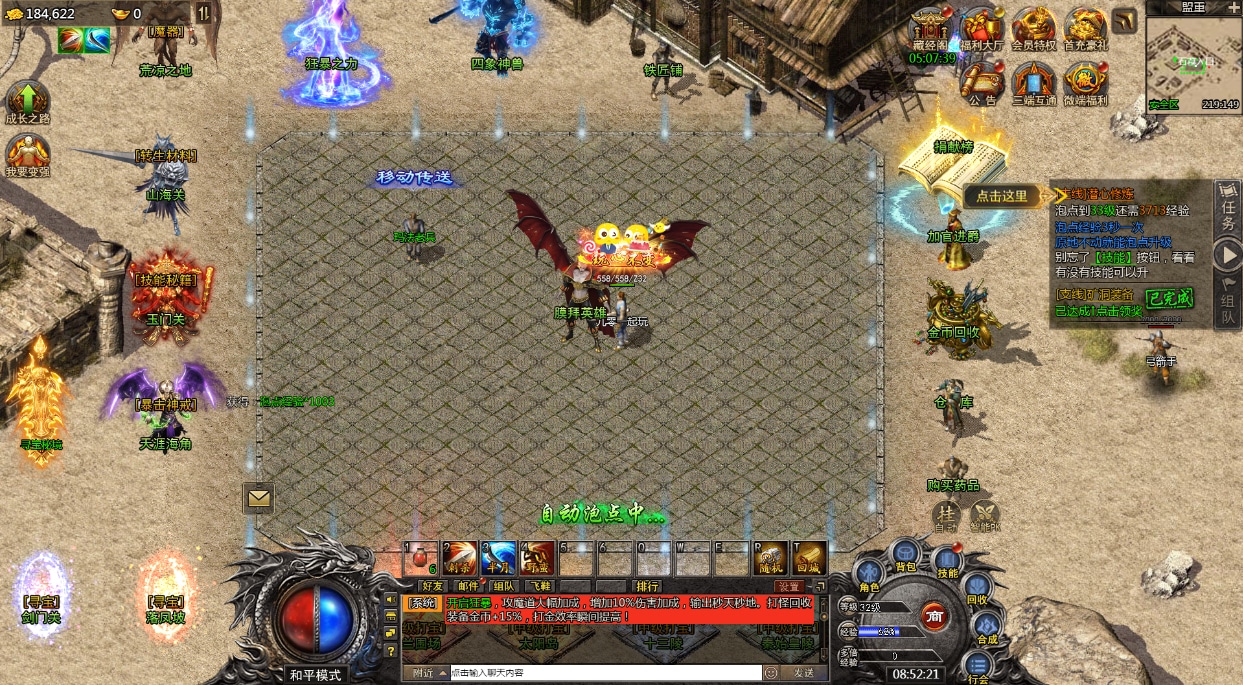The height and width of the screenshot is (685, 1243).
Task: Open the 首充豪礼 first-recharge gift icon
Action: click(x=1085, y=29)
